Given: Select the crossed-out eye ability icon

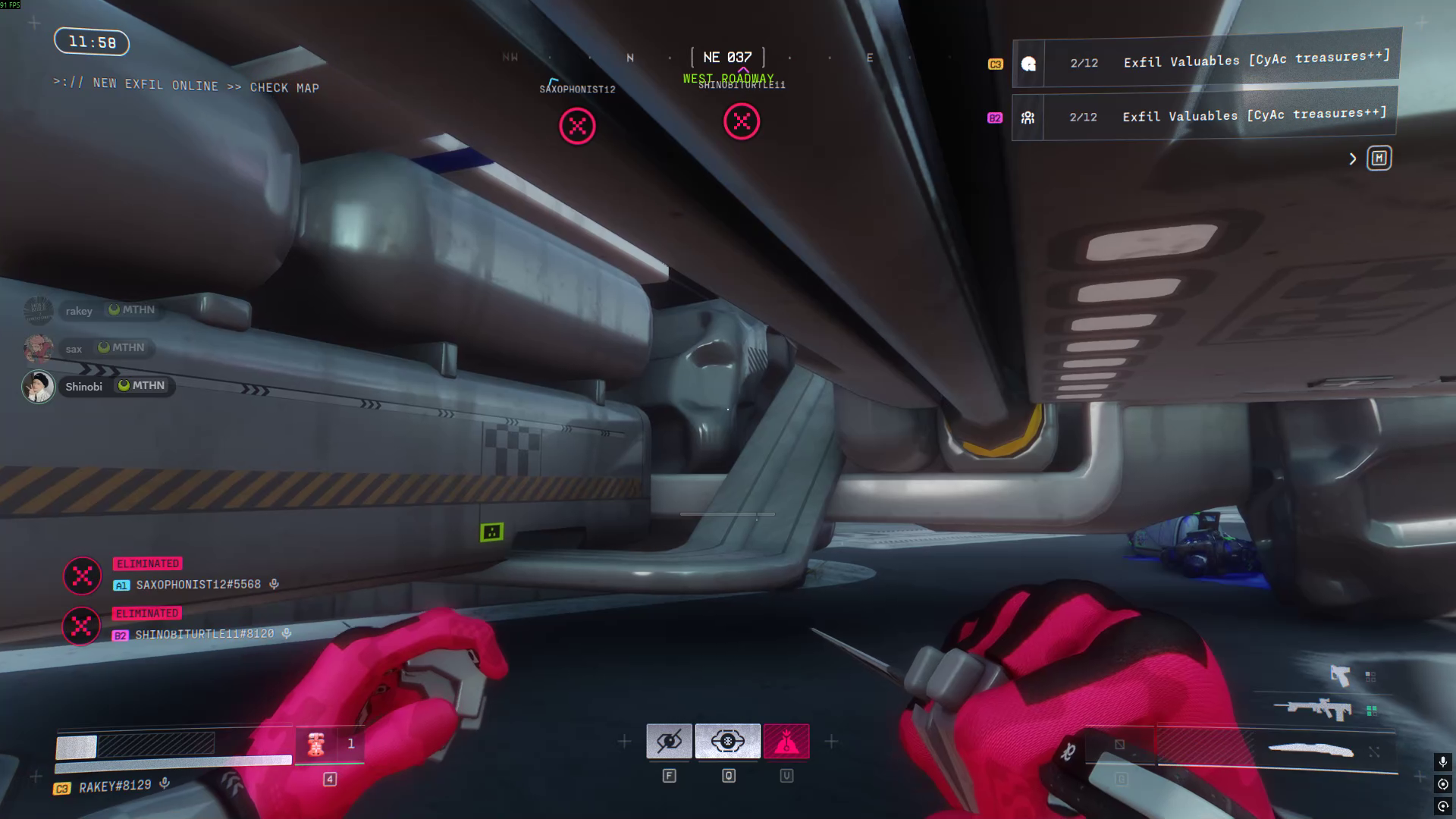Looking at the screenshot, I should (x=669, y=741).
